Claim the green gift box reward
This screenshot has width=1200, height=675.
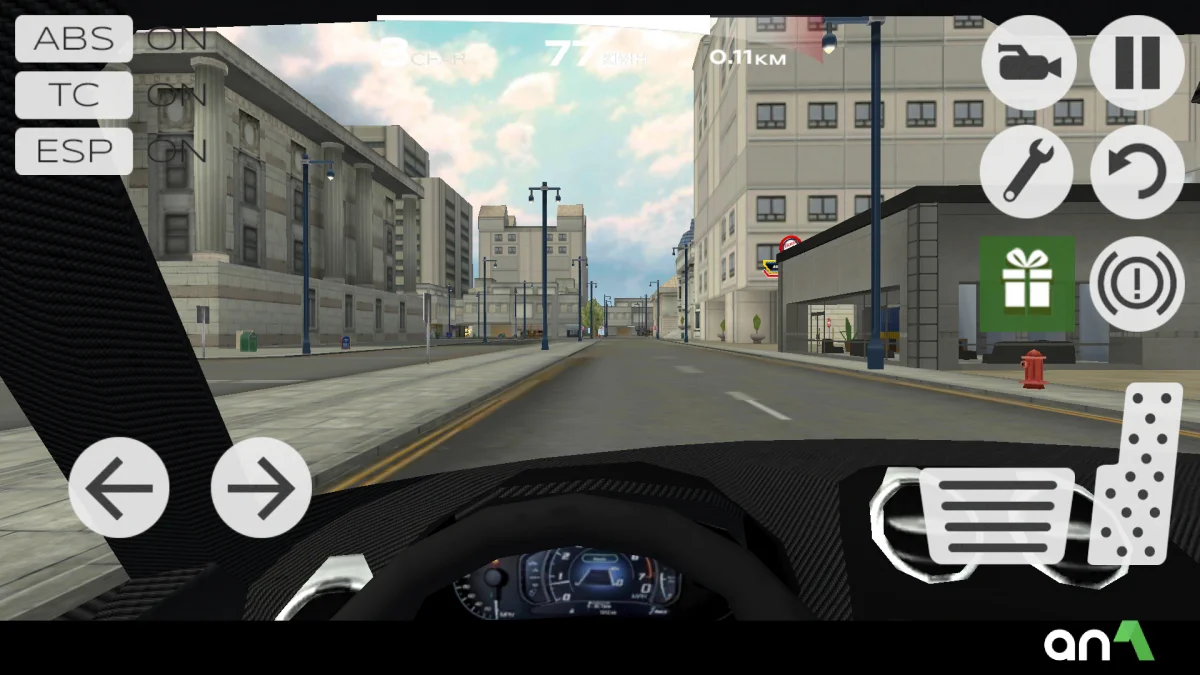1027,284
